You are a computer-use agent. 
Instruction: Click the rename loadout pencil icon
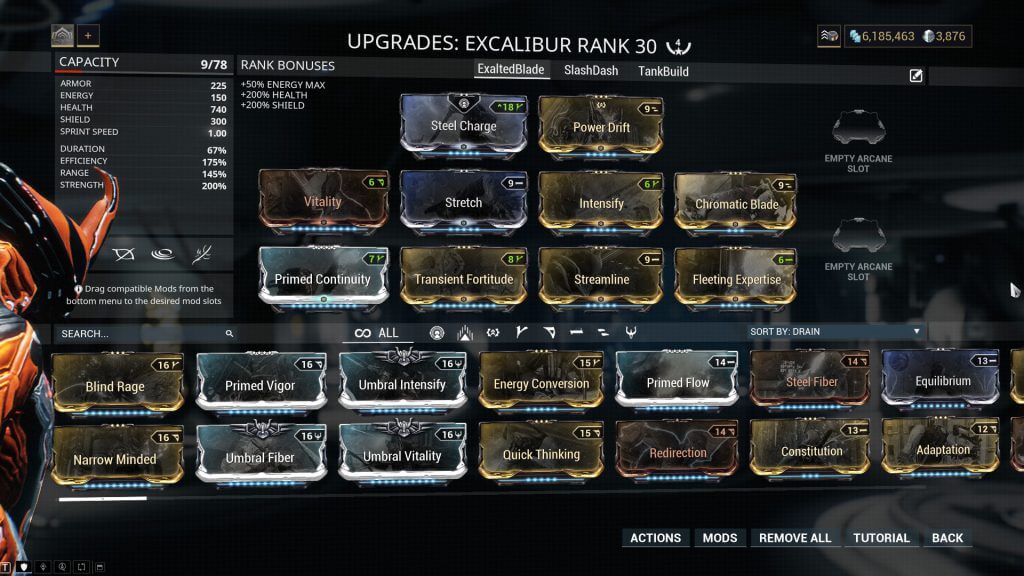click(x=916, y=76)
